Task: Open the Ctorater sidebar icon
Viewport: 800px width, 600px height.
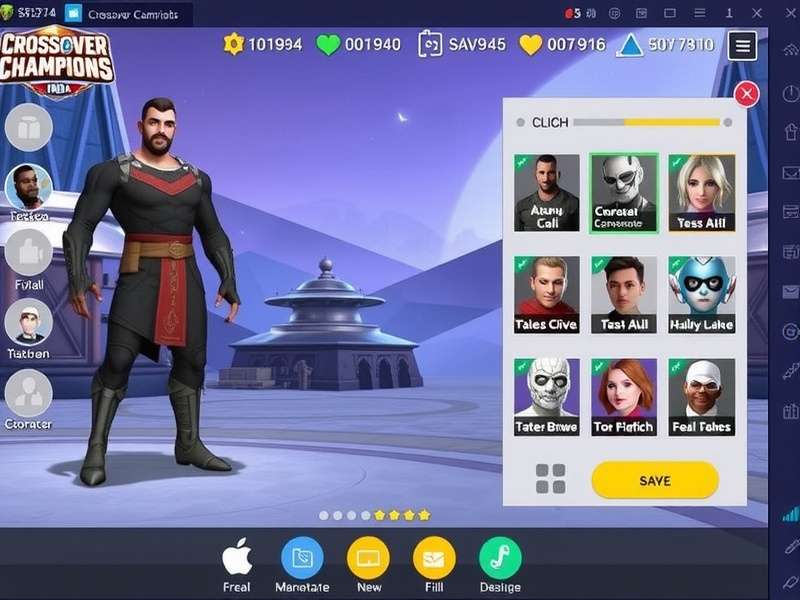Action: [x=28, y=393]
